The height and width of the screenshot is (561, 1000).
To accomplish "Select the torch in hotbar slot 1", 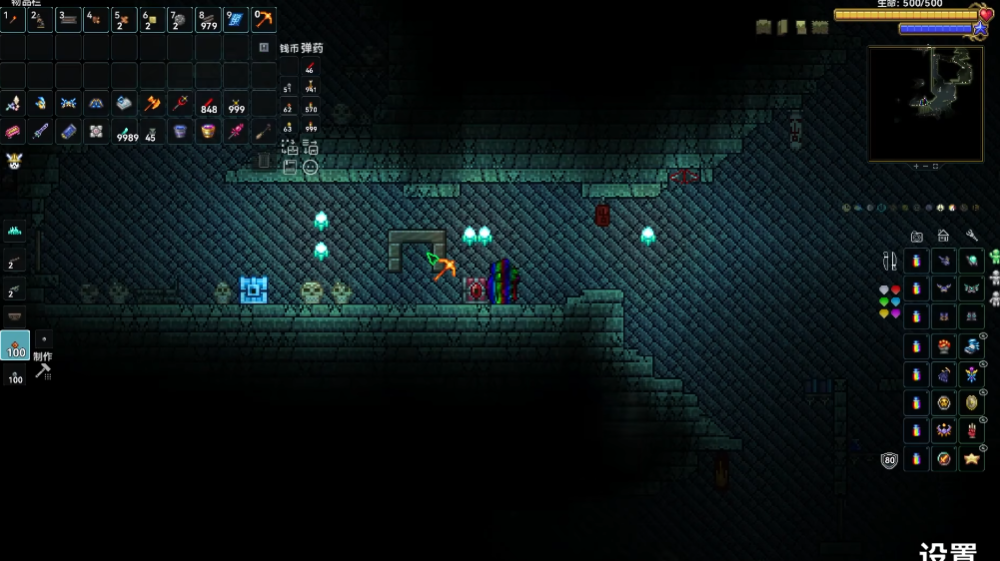I will [x=13, y=20].
